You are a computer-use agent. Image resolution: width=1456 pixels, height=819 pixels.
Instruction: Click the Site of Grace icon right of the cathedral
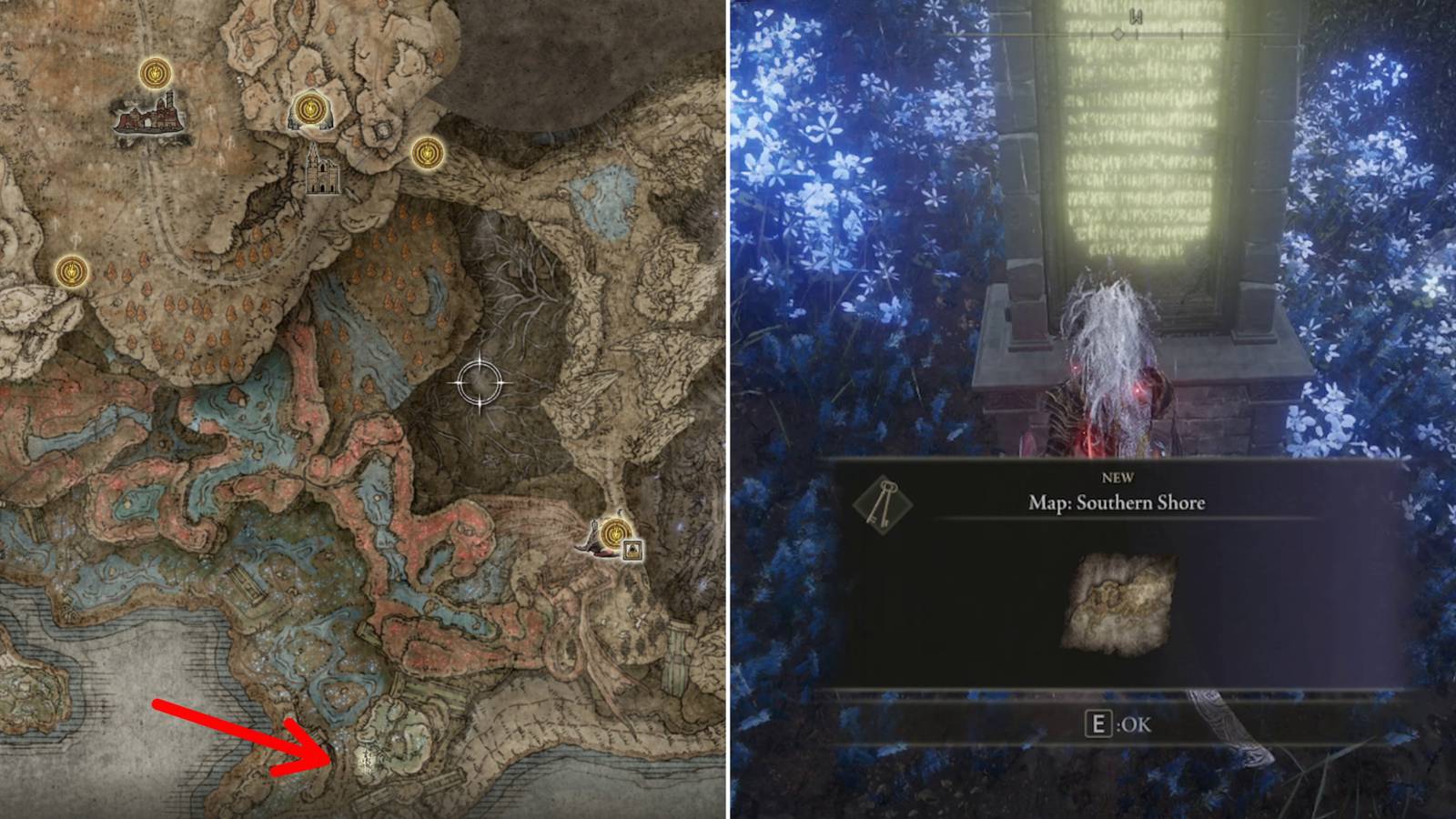(426, 154)
